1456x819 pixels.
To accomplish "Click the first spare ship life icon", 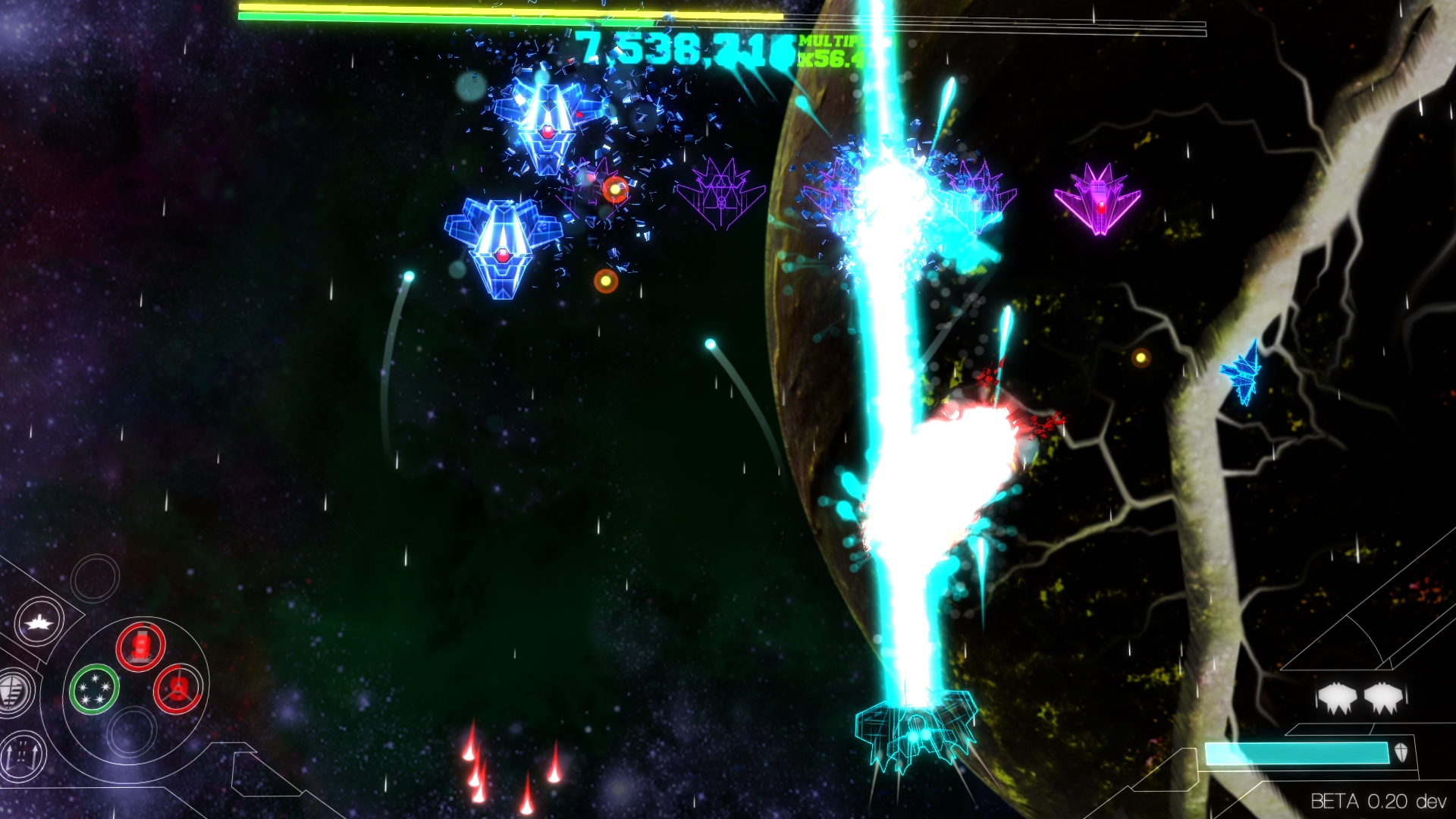I will tap(1338, 697).
